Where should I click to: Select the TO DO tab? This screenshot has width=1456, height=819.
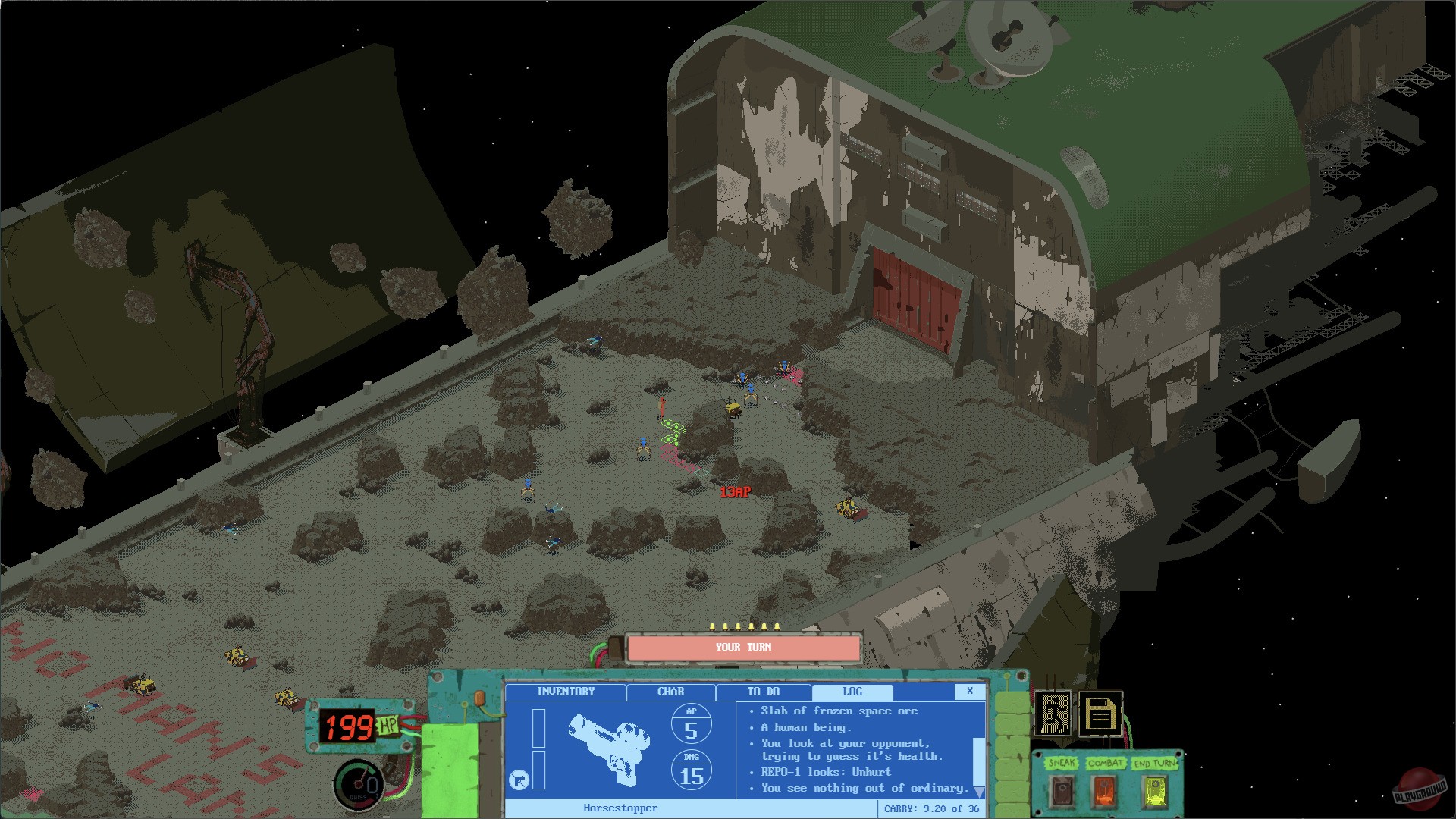764,692
